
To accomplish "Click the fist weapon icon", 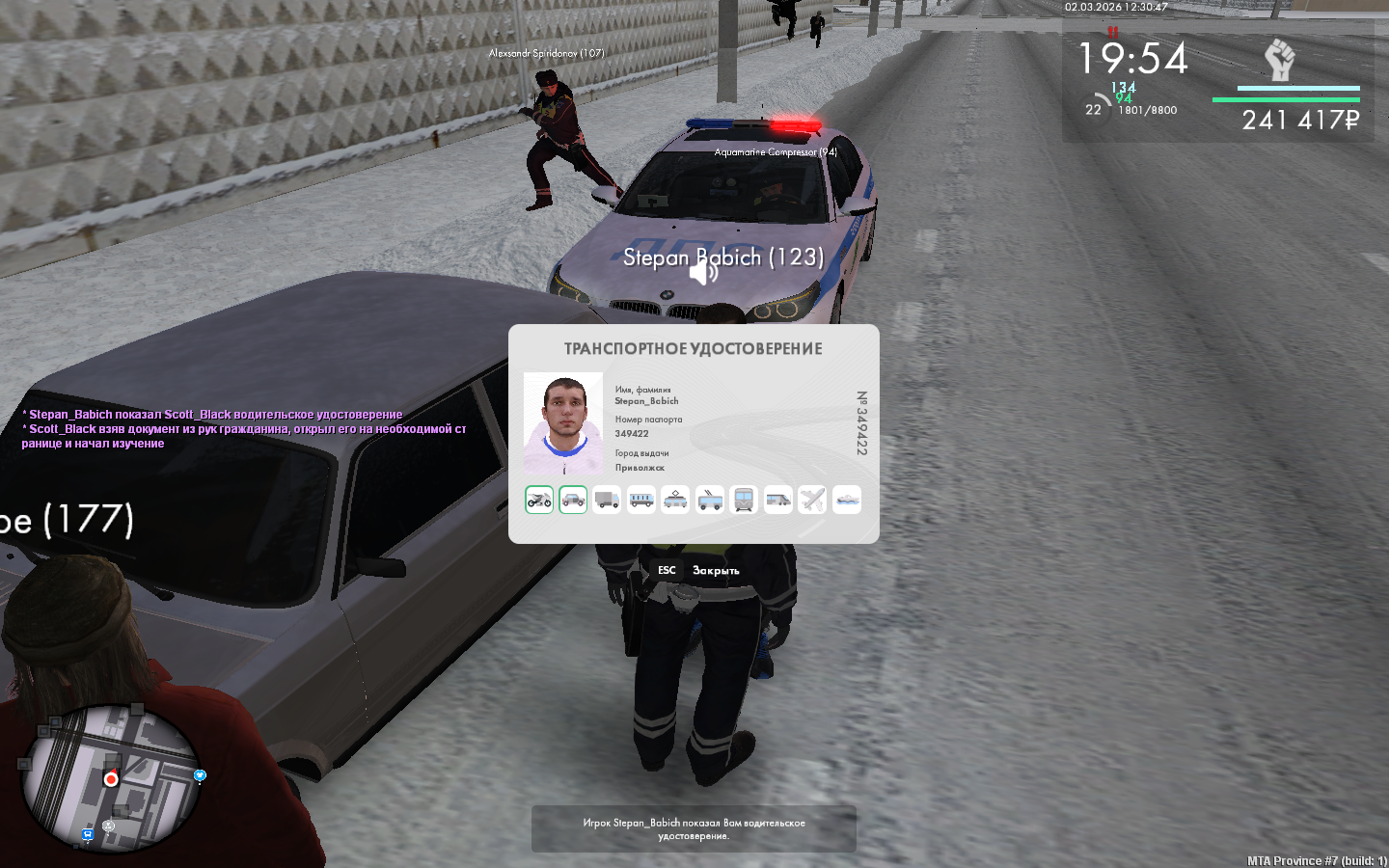I will click(1279, 60).
